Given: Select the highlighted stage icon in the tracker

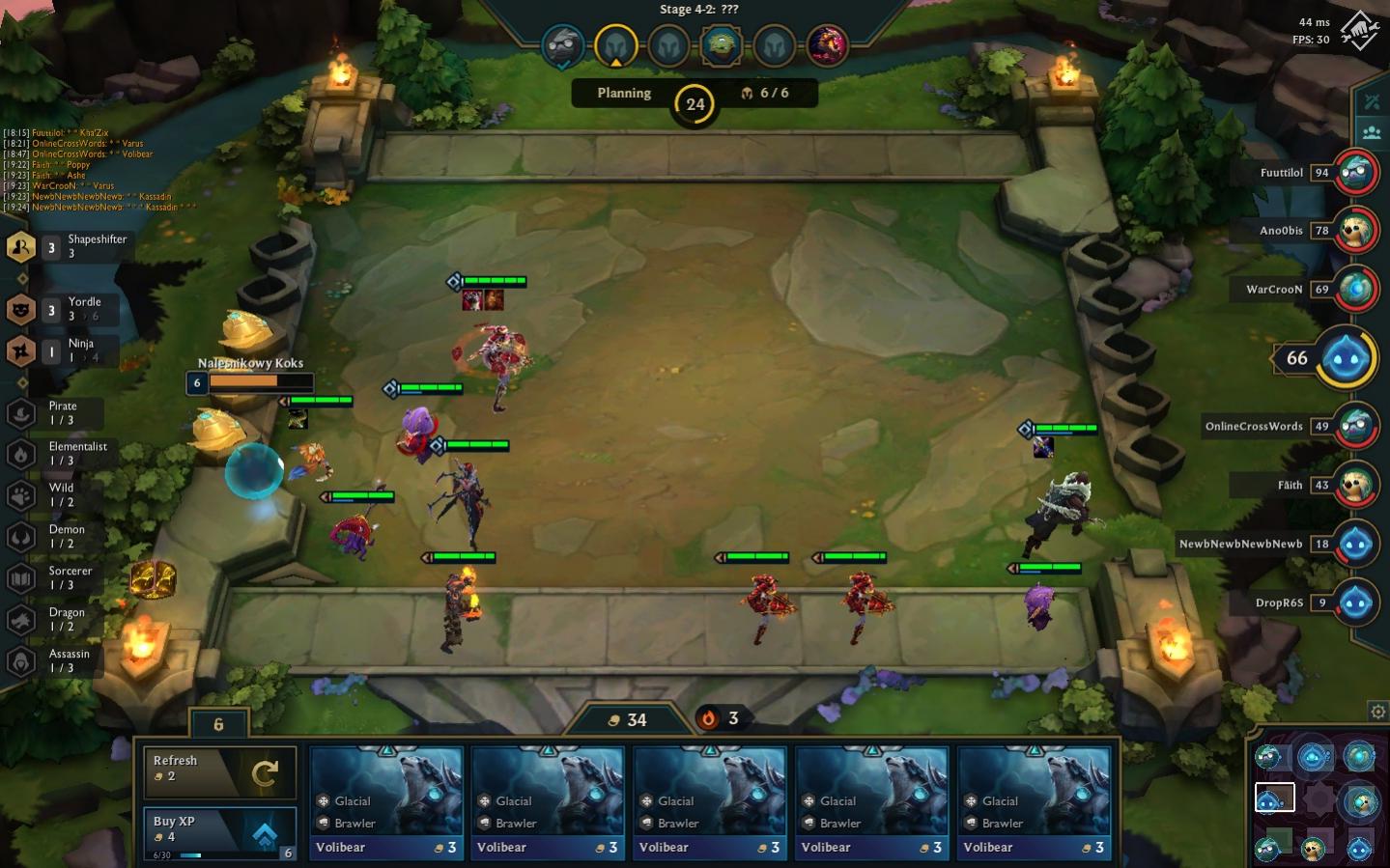Looking at the screenshot, I should click(x=615, y=44).
